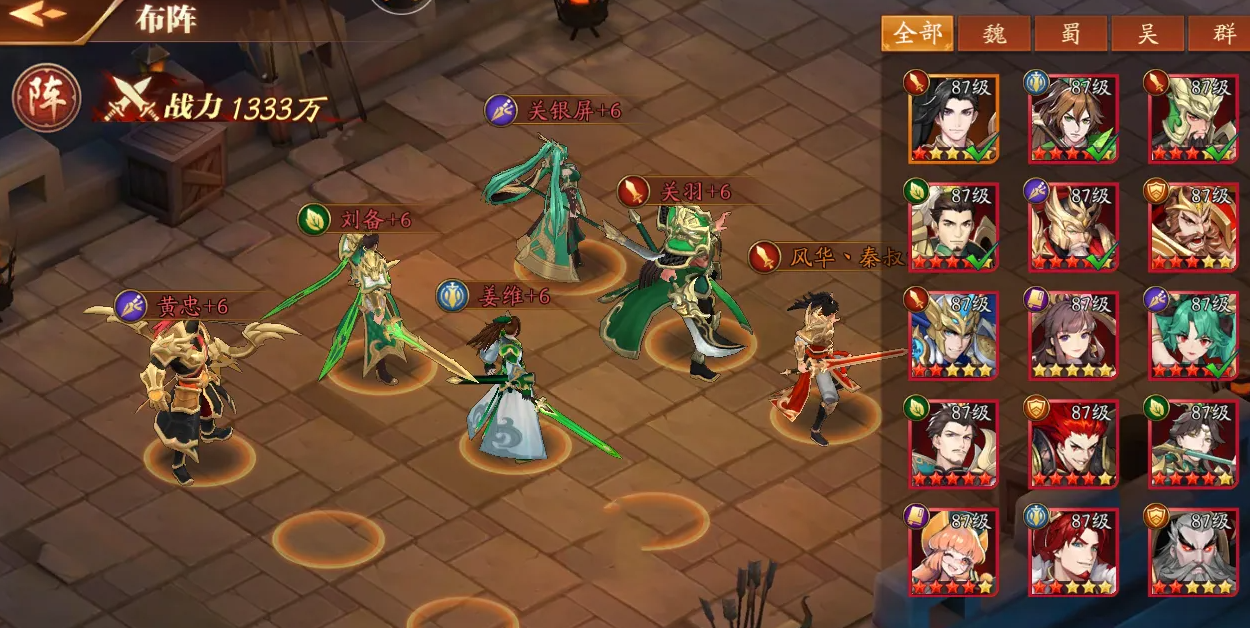
Task: Open the 群 faction tab
Action: 1221,34
